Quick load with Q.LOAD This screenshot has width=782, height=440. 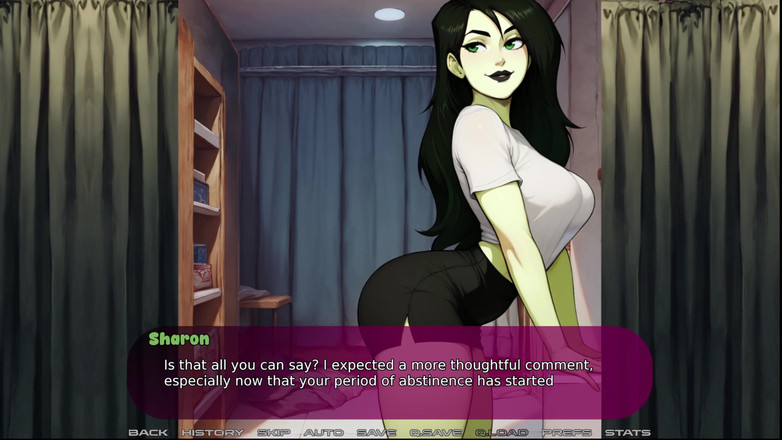(502, 432)
